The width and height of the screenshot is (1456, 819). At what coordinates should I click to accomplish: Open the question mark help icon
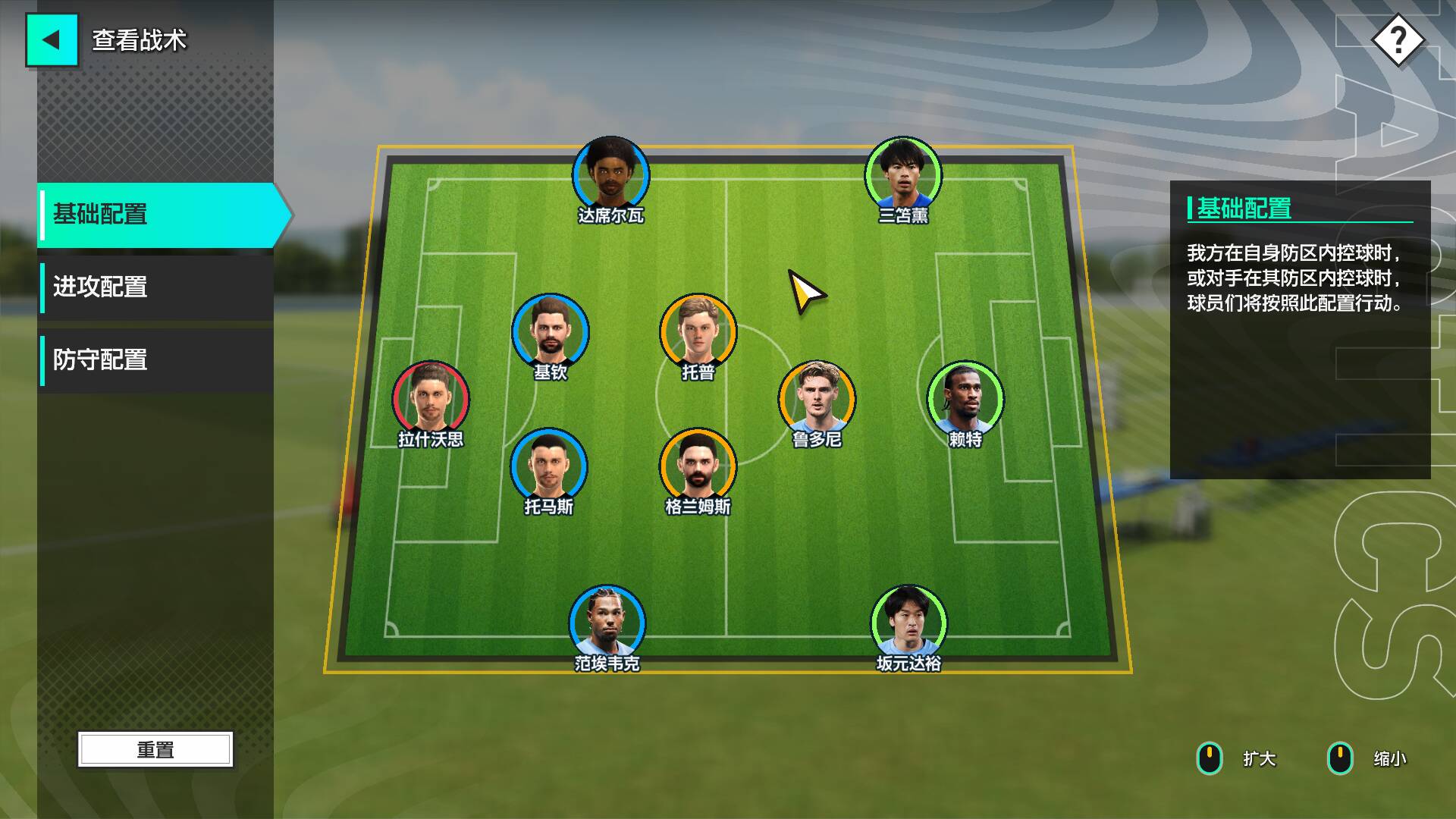tap(1398, 40)
